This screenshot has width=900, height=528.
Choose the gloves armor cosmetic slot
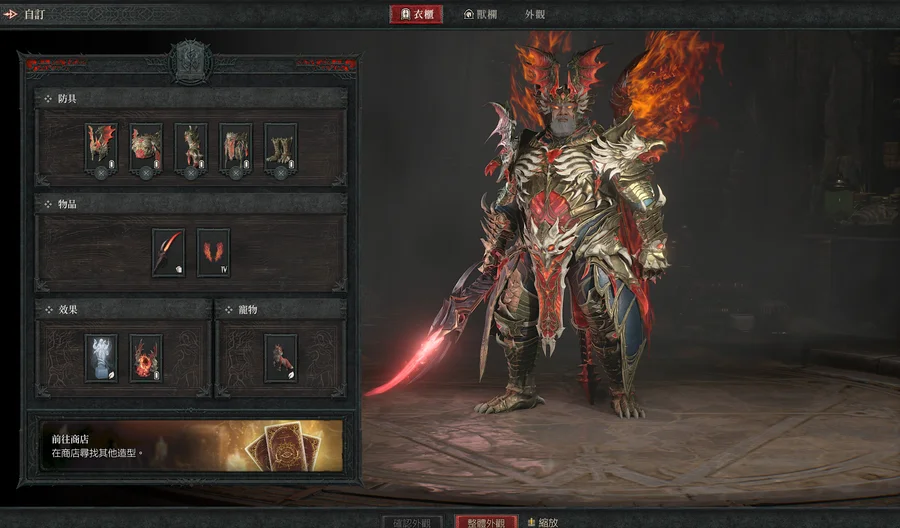tap(191, 147)
